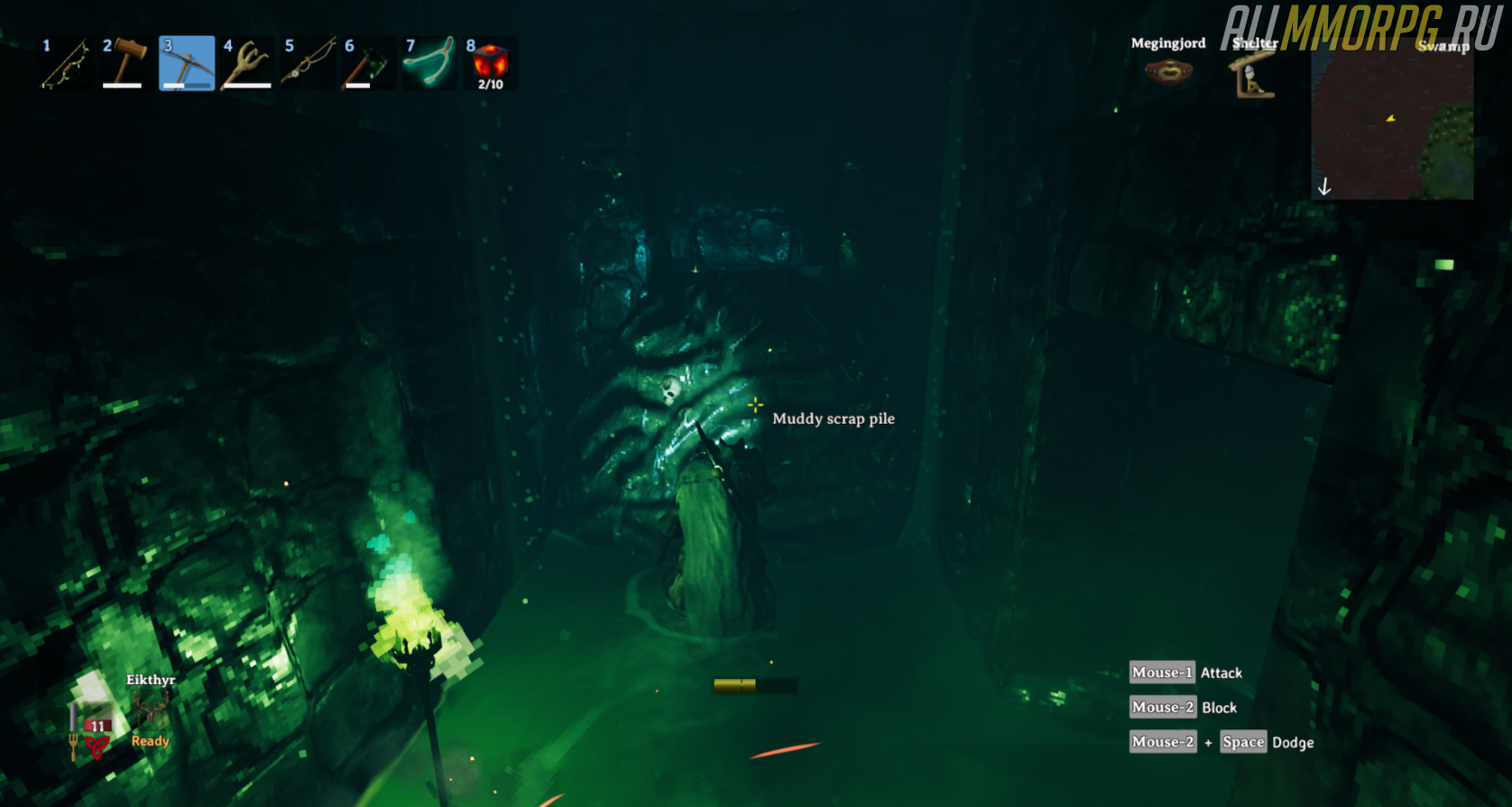Viewport: 1512px width, 807px height.
Task: Equip the wooden hammer from the hotbar
Action: 125,63
